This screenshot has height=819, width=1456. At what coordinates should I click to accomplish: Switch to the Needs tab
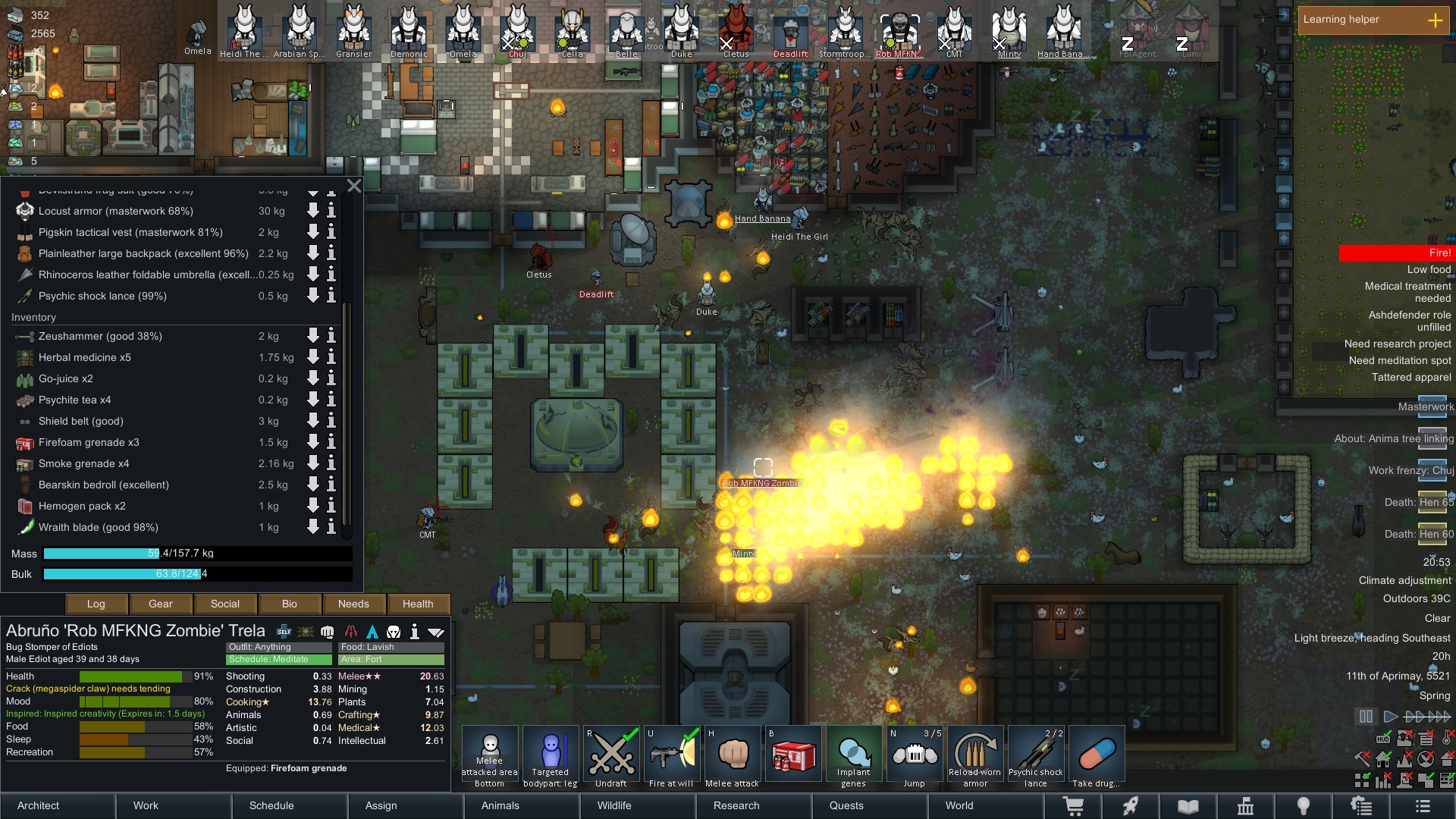coord(353,604)
